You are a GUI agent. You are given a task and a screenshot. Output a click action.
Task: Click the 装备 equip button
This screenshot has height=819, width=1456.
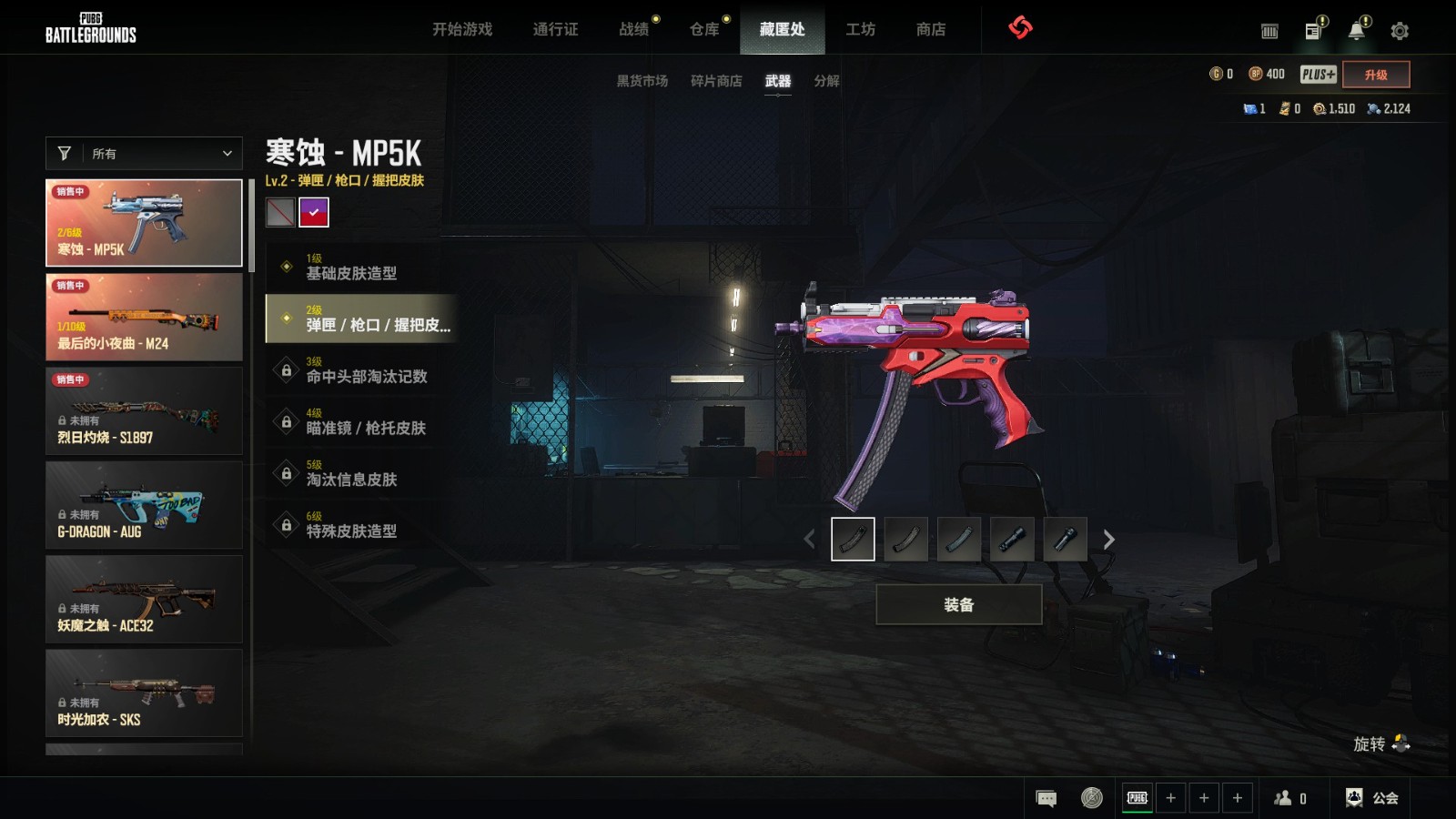[958, 604]
